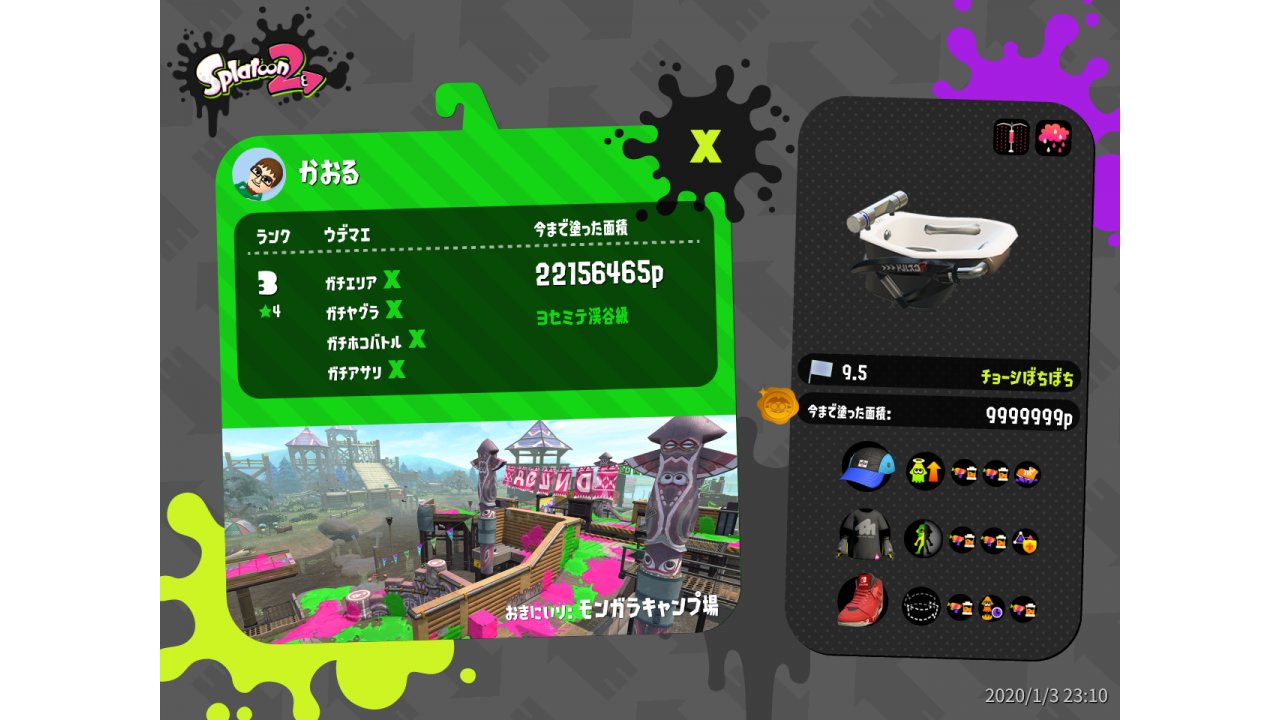The image size is (1280, 720).
Task: Click the gold badge beside the turf row
Action: click(x=777, y=406)
